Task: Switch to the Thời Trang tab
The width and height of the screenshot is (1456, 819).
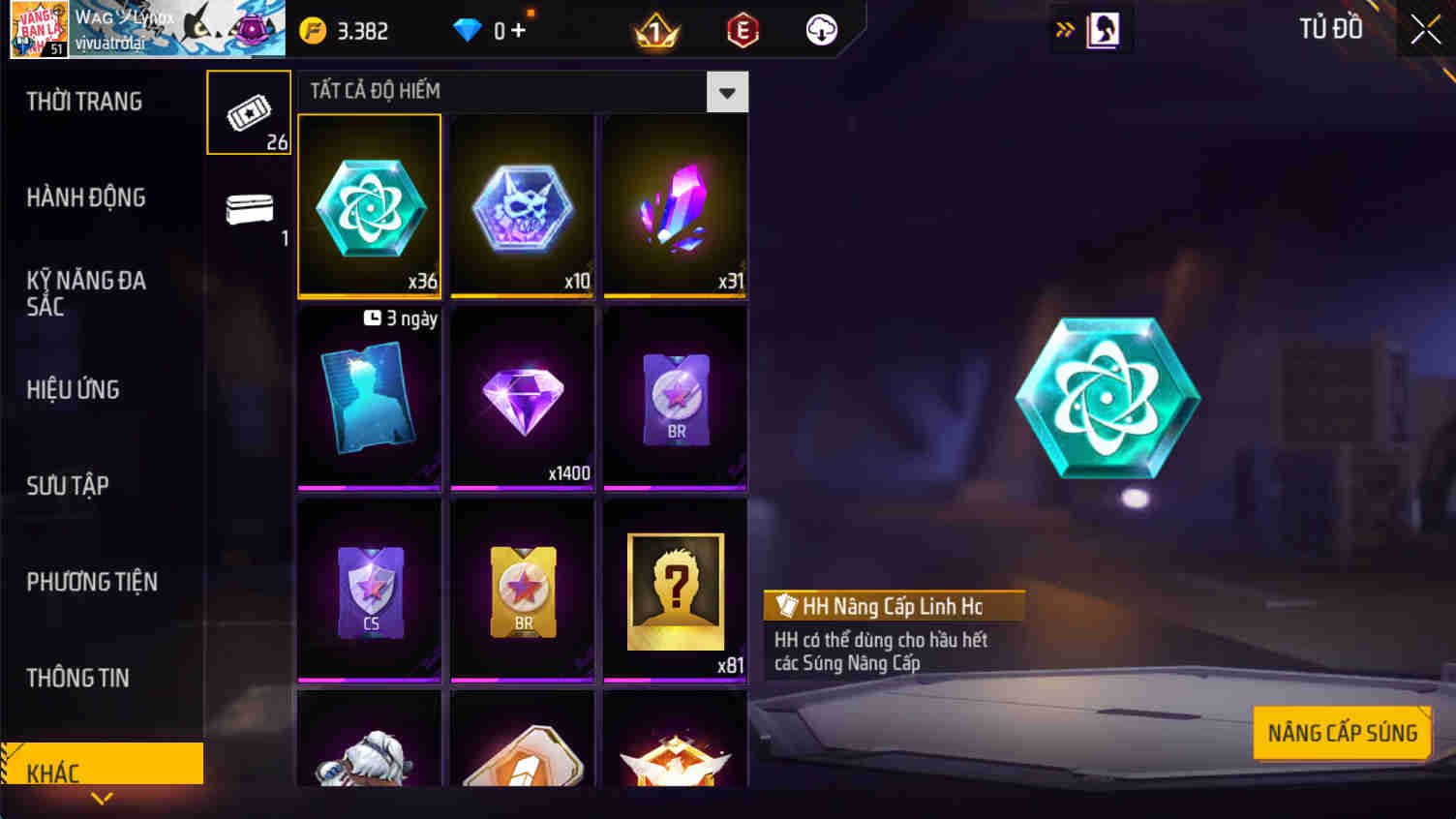Action: point(84,101)
